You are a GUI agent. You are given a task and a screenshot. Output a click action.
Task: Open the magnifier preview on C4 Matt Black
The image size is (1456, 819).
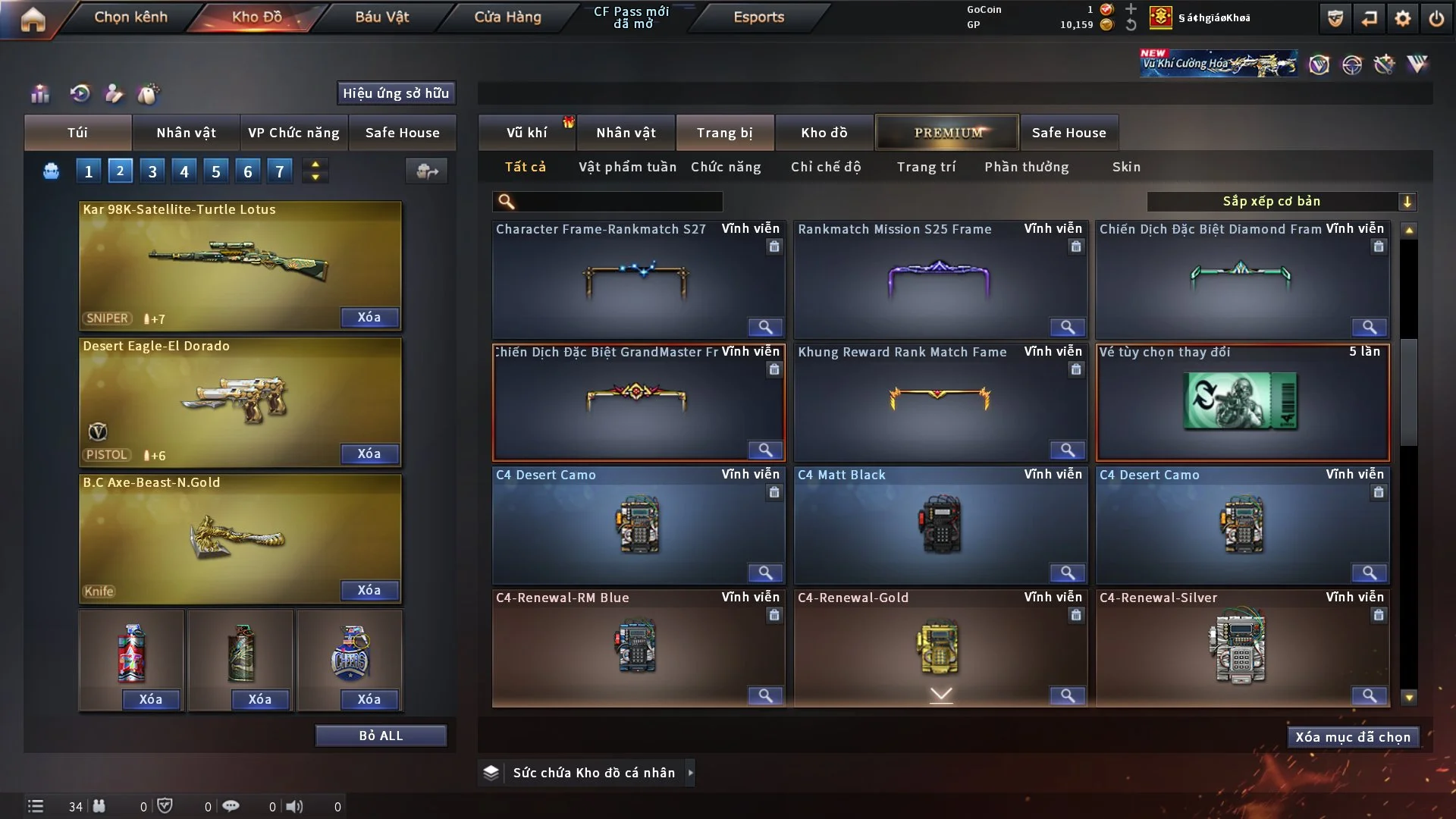pyautogui.click(x=1068, y=573)
